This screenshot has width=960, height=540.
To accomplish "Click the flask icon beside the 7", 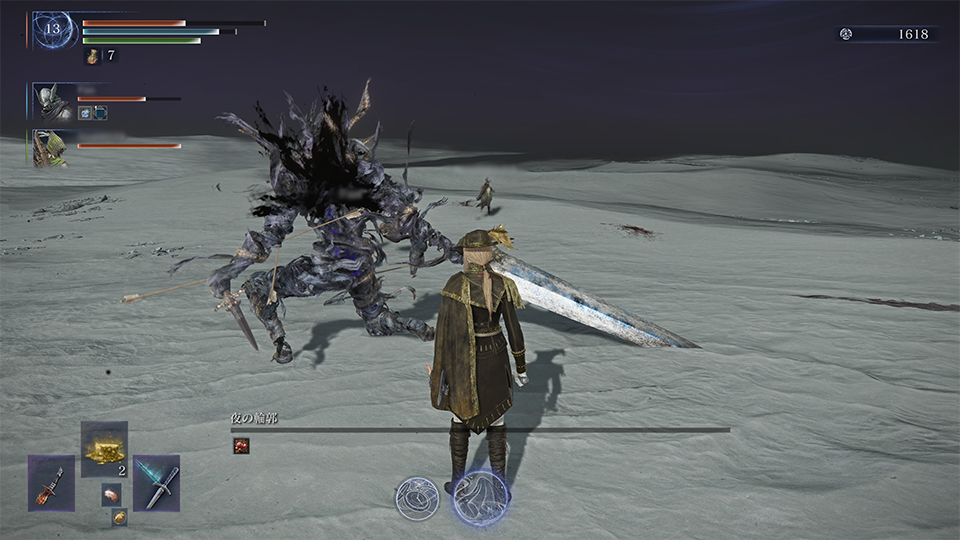I will pos(92,57).
